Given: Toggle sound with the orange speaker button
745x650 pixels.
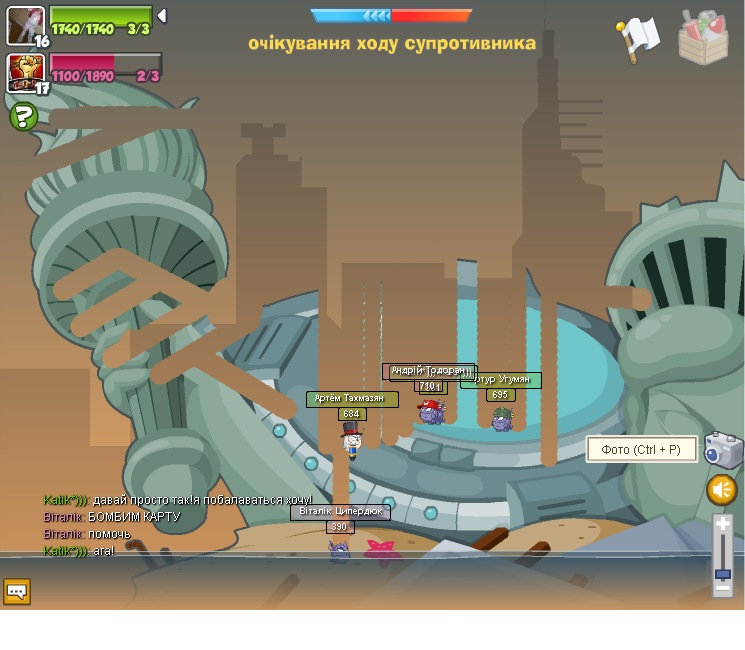Looking at the screenshot, I should tap(722, 490).
